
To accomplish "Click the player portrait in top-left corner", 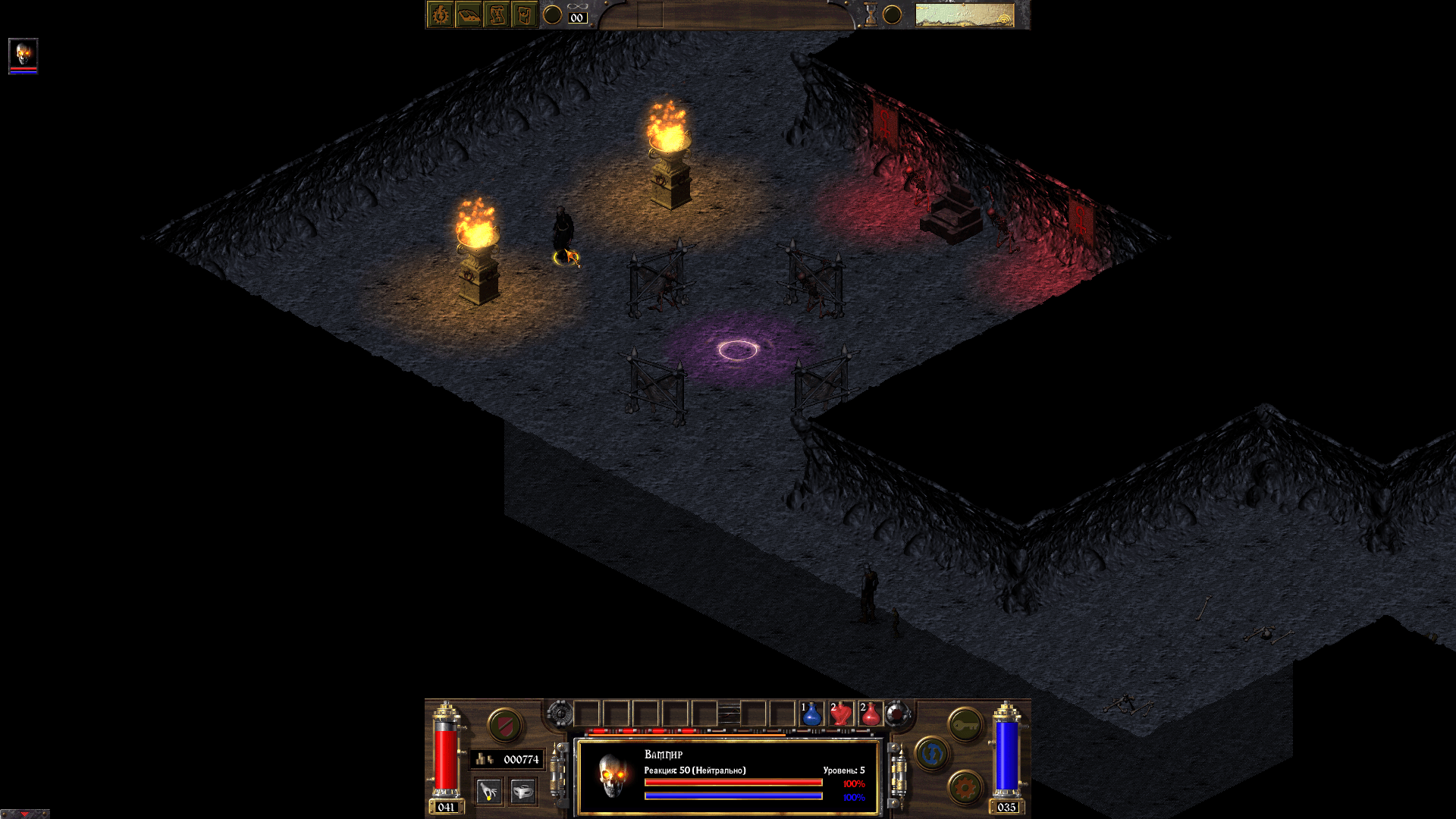I will pos(23,55).
